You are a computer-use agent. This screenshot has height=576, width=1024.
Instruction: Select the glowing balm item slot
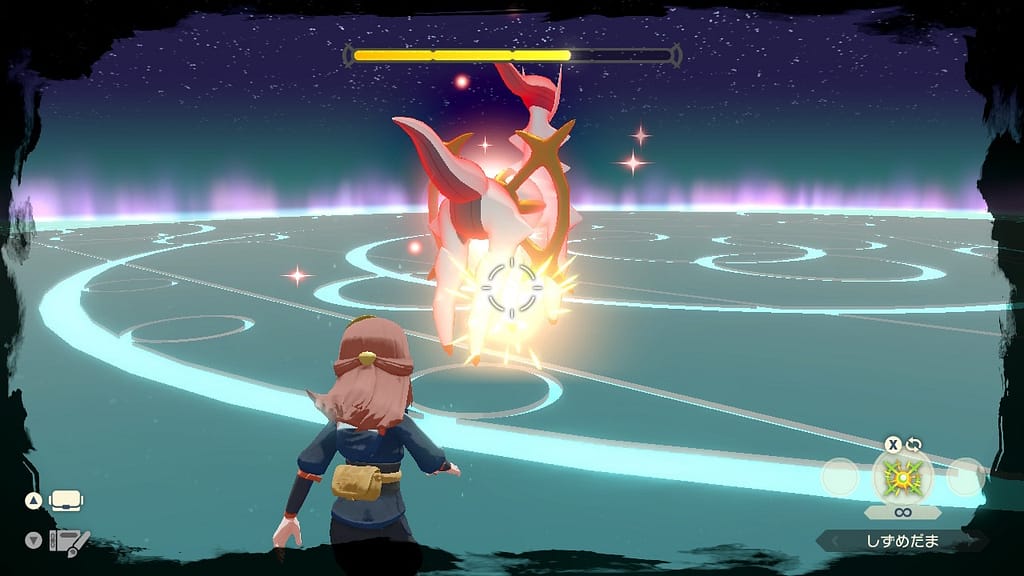pyautogui.click(x=903, y=476)
